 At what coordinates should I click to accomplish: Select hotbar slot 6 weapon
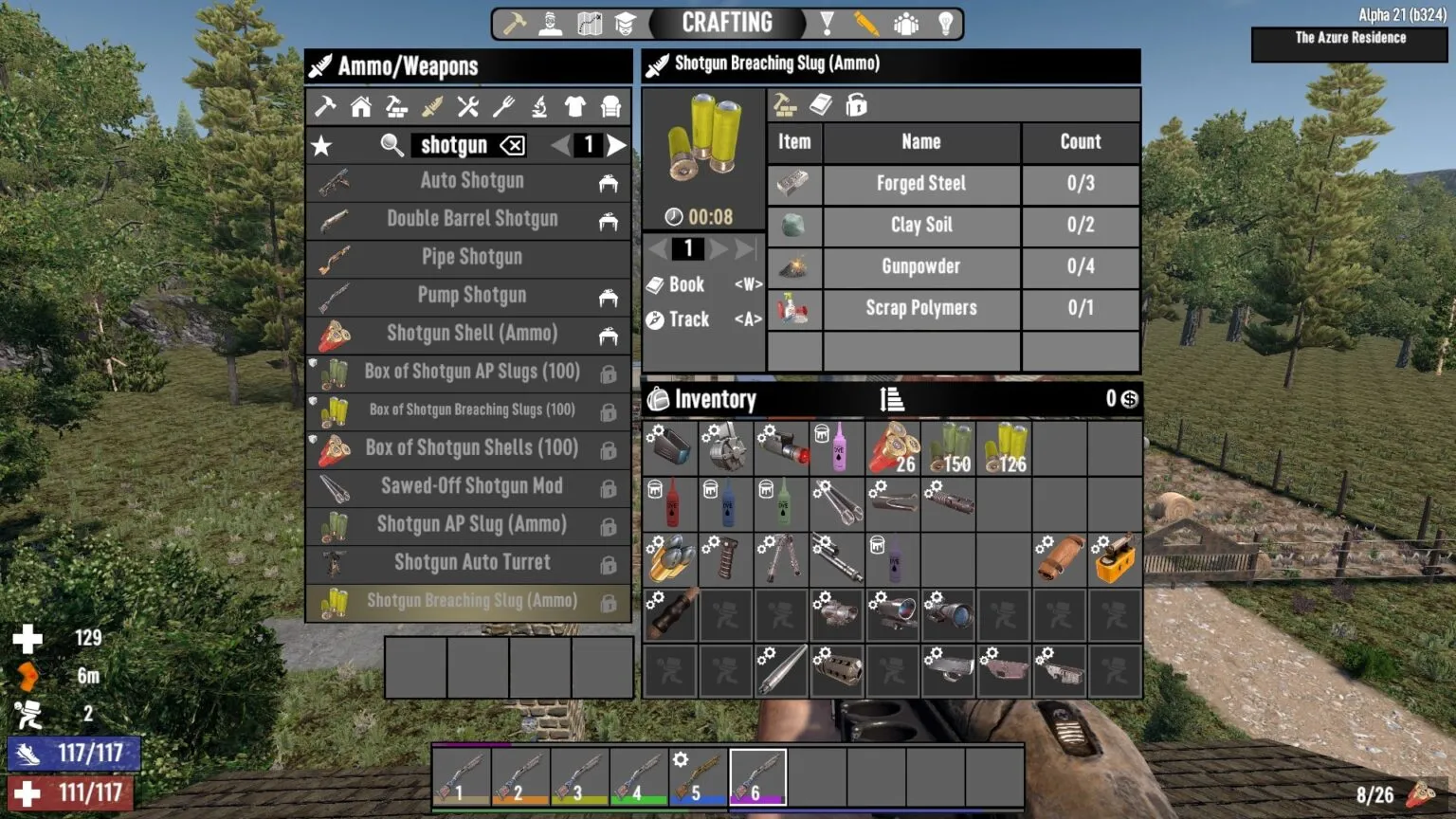coord(758,774)
